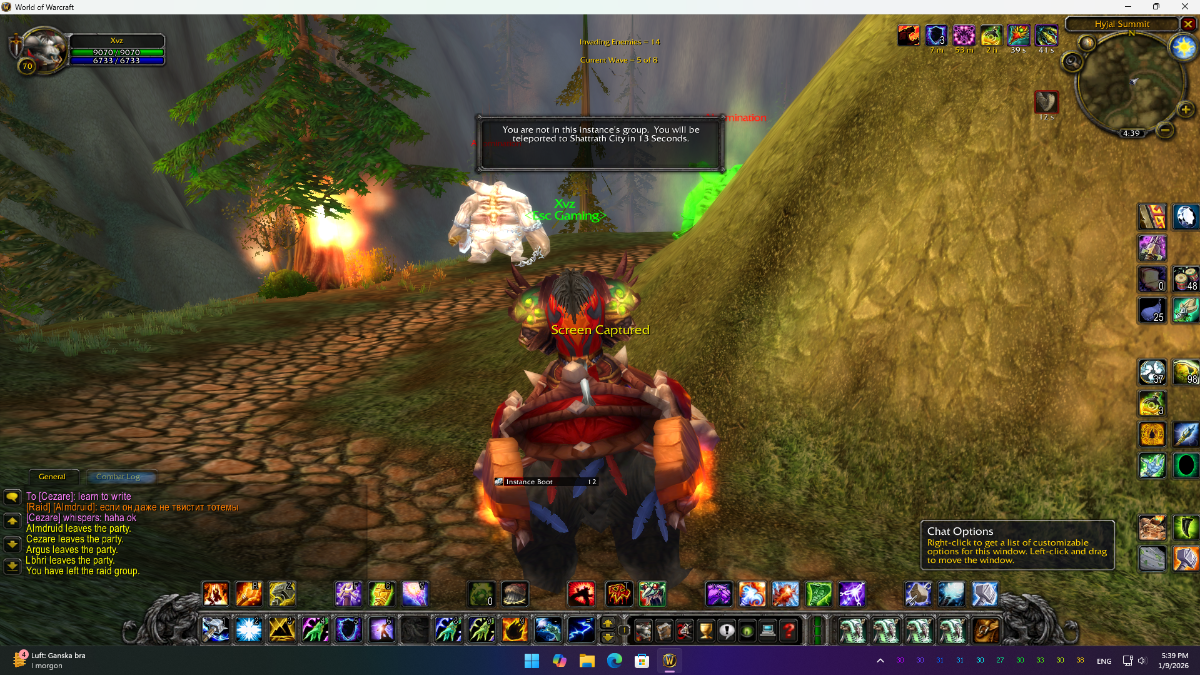Viewport: 1200px width, 675px height.
Task: Select the General chat tab
Action: [x=52, y=477]
